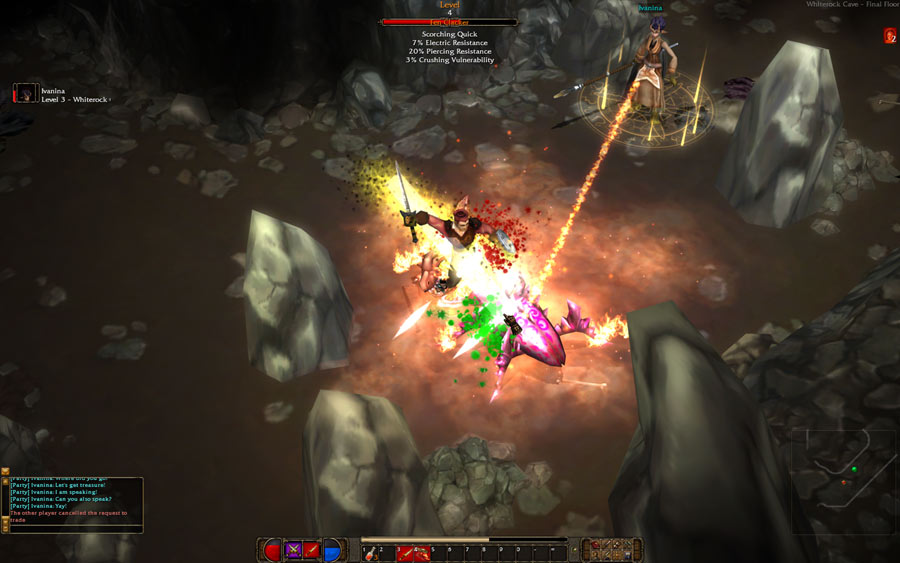The height and width of the screenshot is (563, 900).
Task: Select Ivanina's party portrait
Action: pos(25,93)
